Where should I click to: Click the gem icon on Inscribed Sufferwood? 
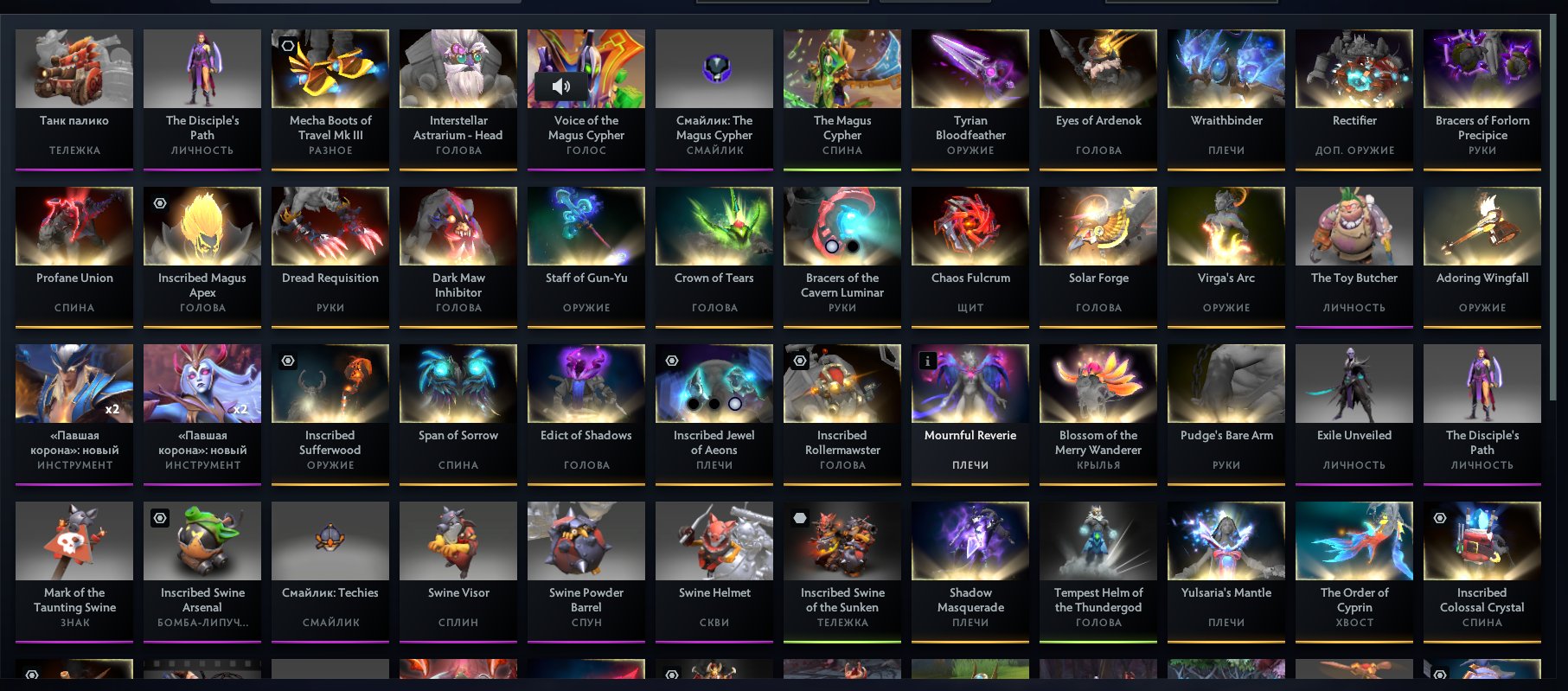click(x=287, y=360)
